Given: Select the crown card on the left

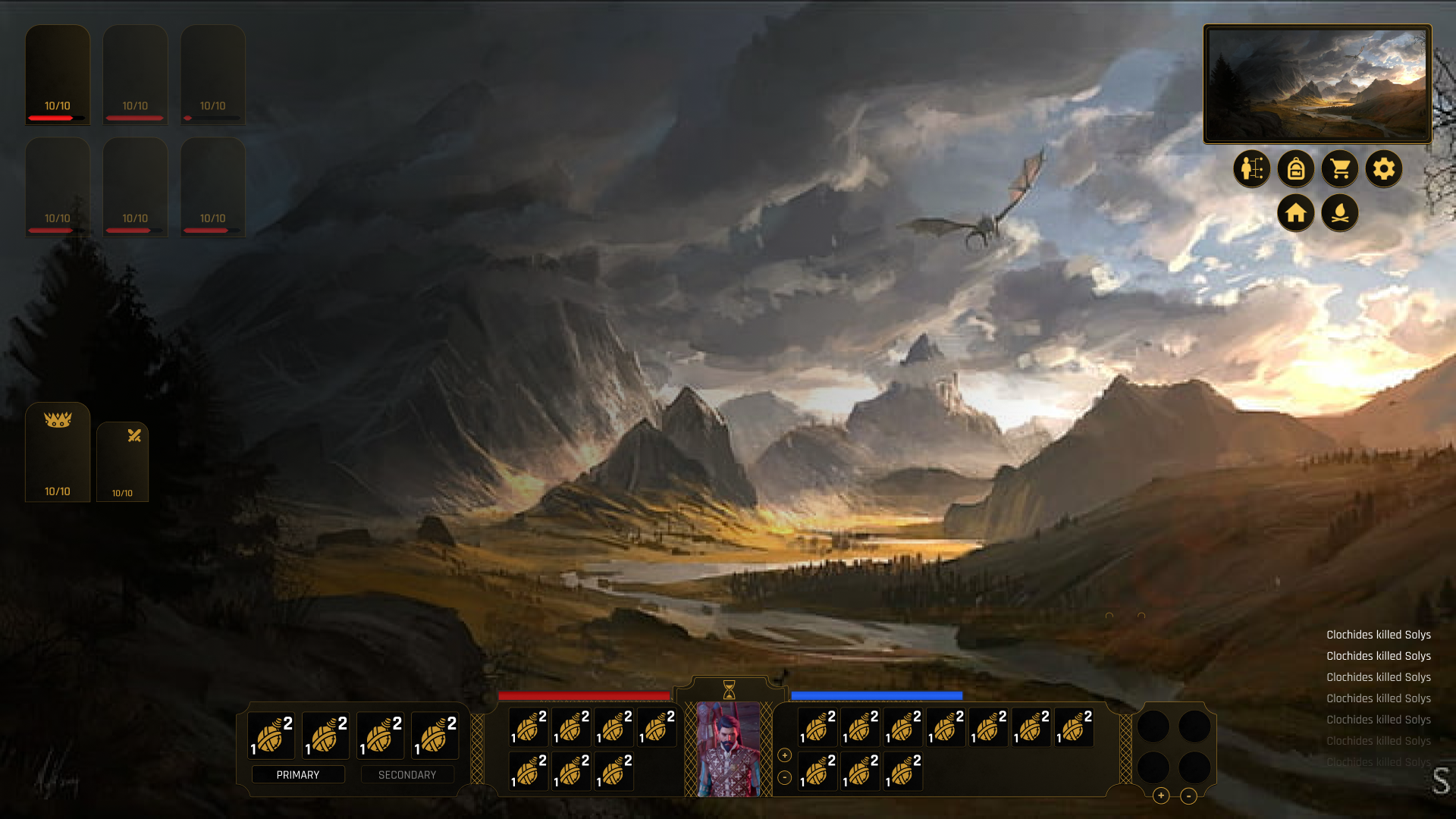Looking at the screenshot, I should click(58, 453).
